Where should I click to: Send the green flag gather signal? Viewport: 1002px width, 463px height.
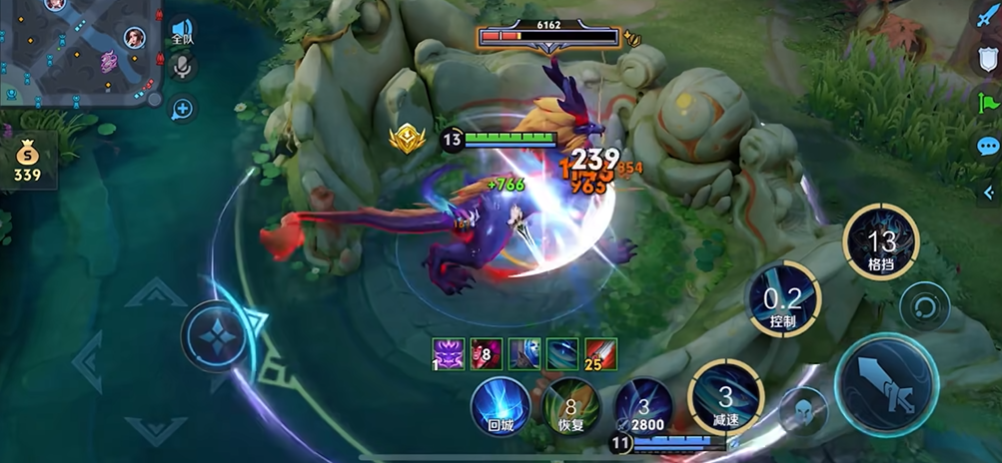pyautogui.click(x=988, y=101)
